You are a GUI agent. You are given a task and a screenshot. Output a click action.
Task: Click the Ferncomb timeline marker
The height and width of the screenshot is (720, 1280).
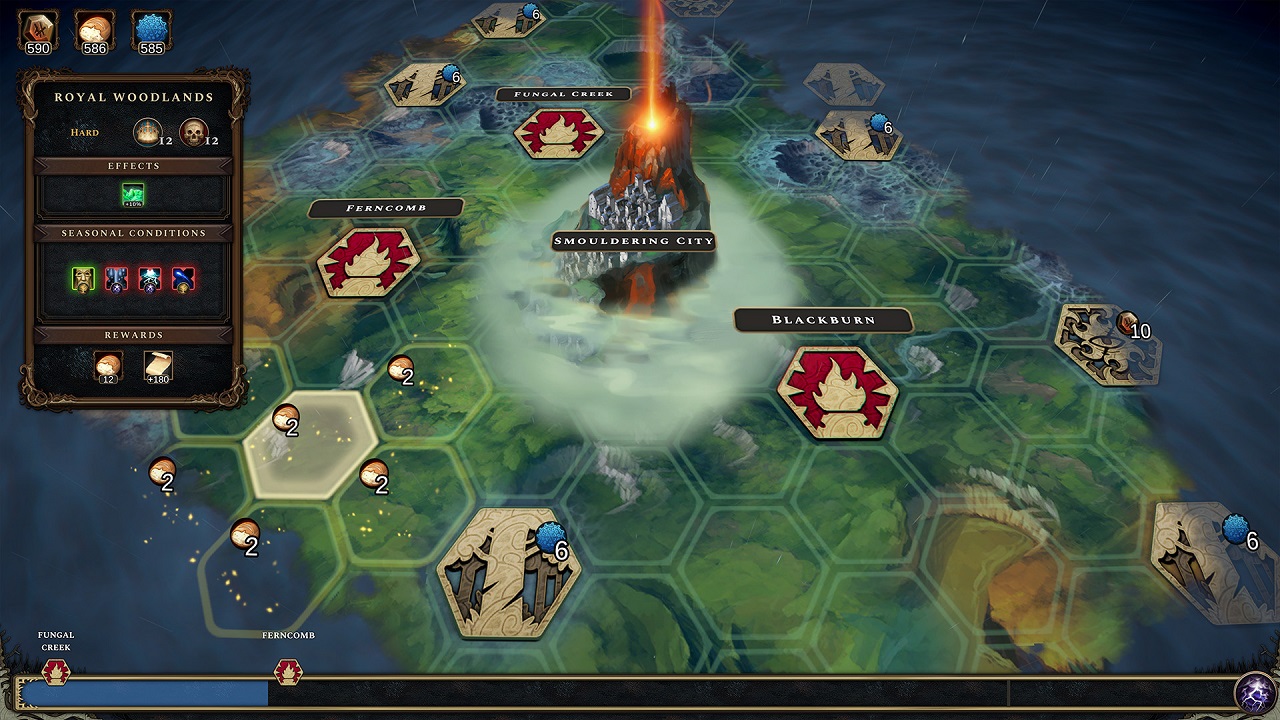pyautogui.click(x=288, y=671)
